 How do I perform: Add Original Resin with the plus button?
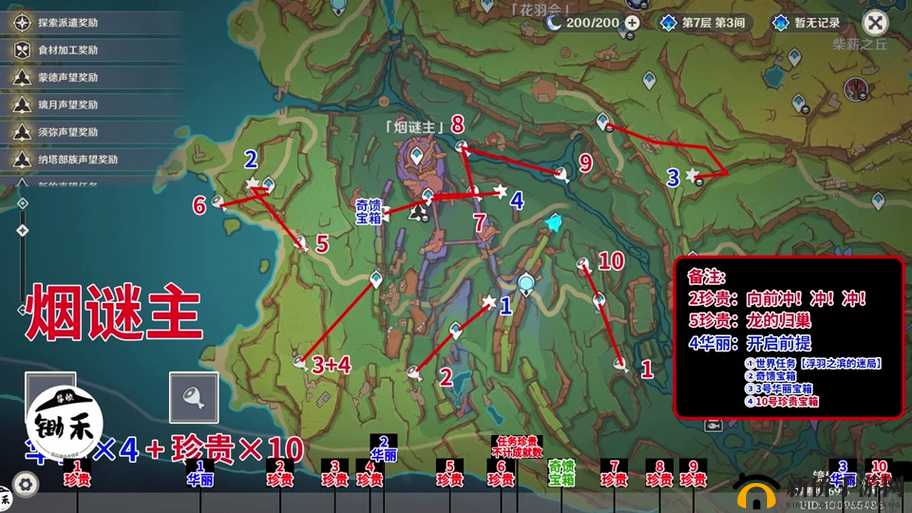632,22
